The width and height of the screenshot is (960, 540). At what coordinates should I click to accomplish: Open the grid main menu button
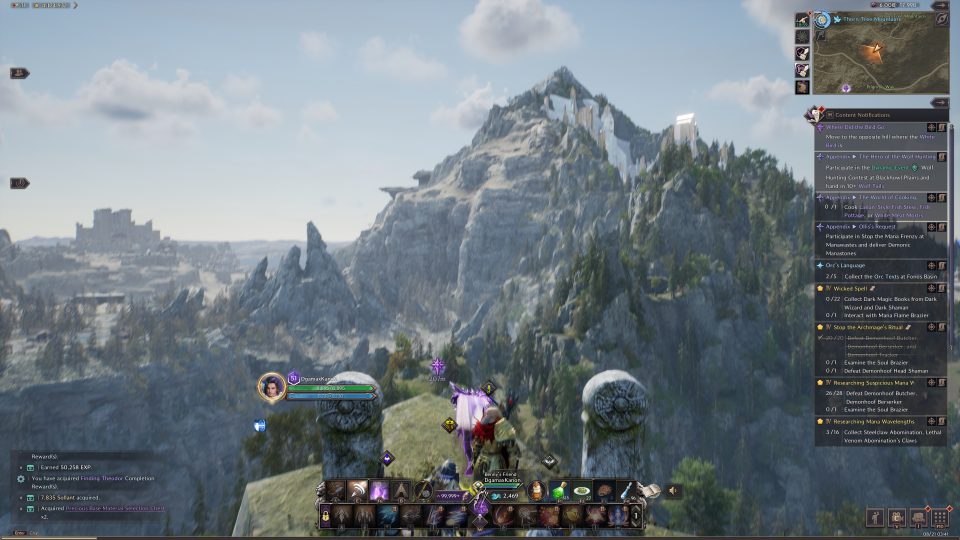click(940, 518)
